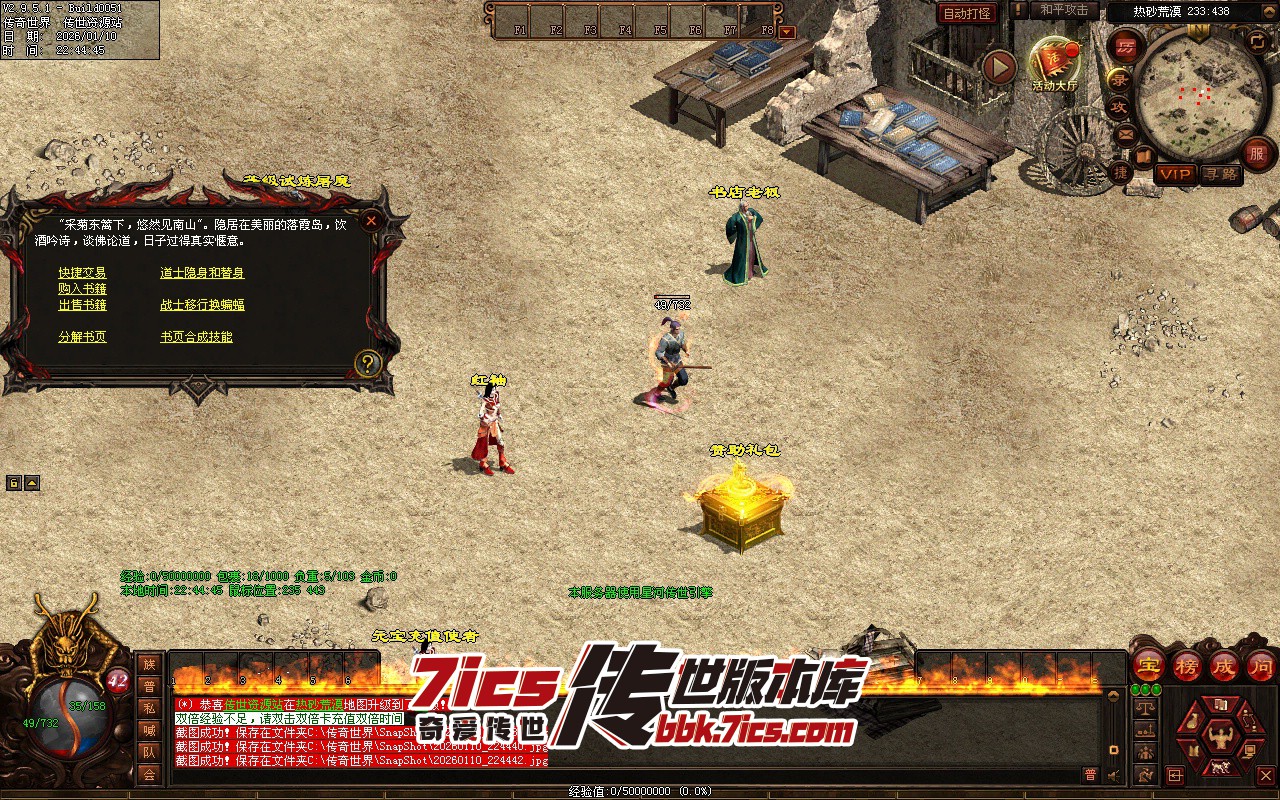The image size is (1280, 800).
Task: Open the character panel muscle figure icon
Action: pos(1219,739)
